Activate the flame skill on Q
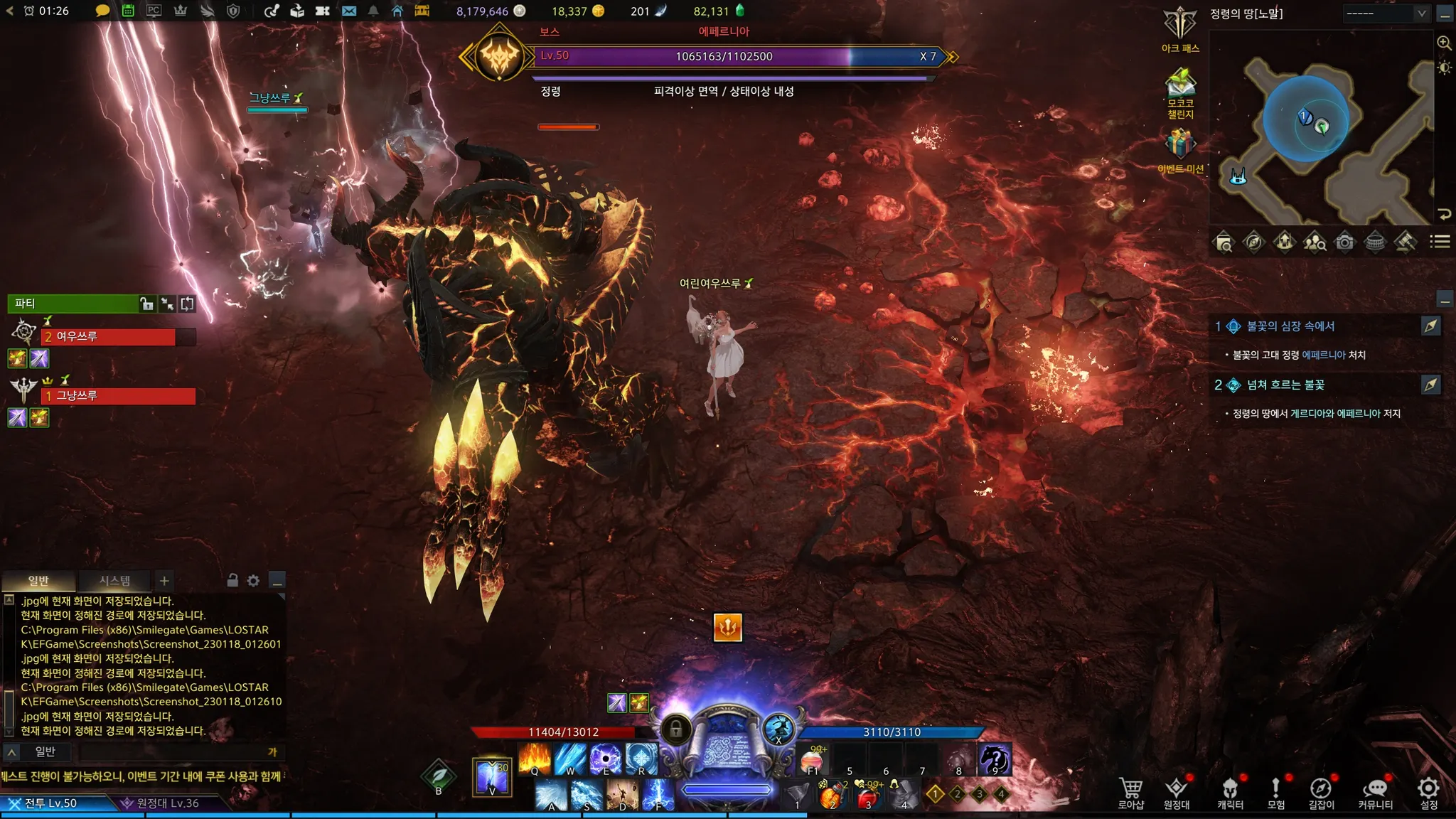The height and width of the screenshot is (819, 1456). click(535, 759)
